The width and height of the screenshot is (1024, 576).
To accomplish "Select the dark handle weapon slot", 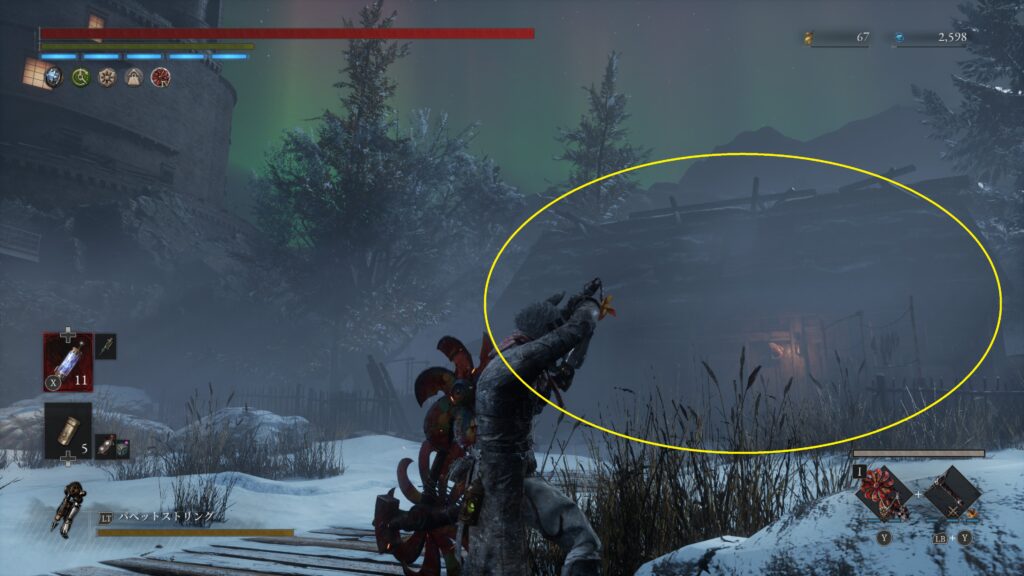I will click(x=952, y=493).
